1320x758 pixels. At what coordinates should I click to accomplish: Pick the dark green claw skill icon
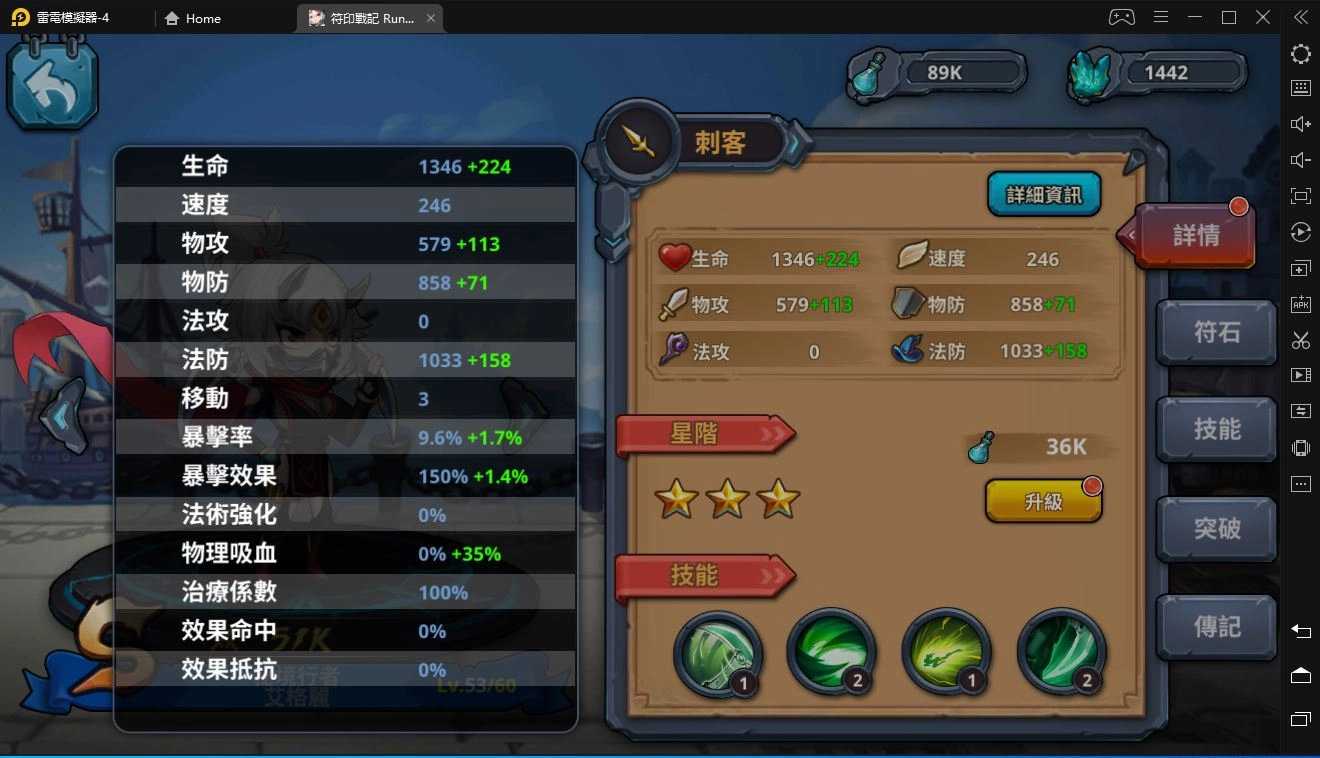click(1061, 654)
